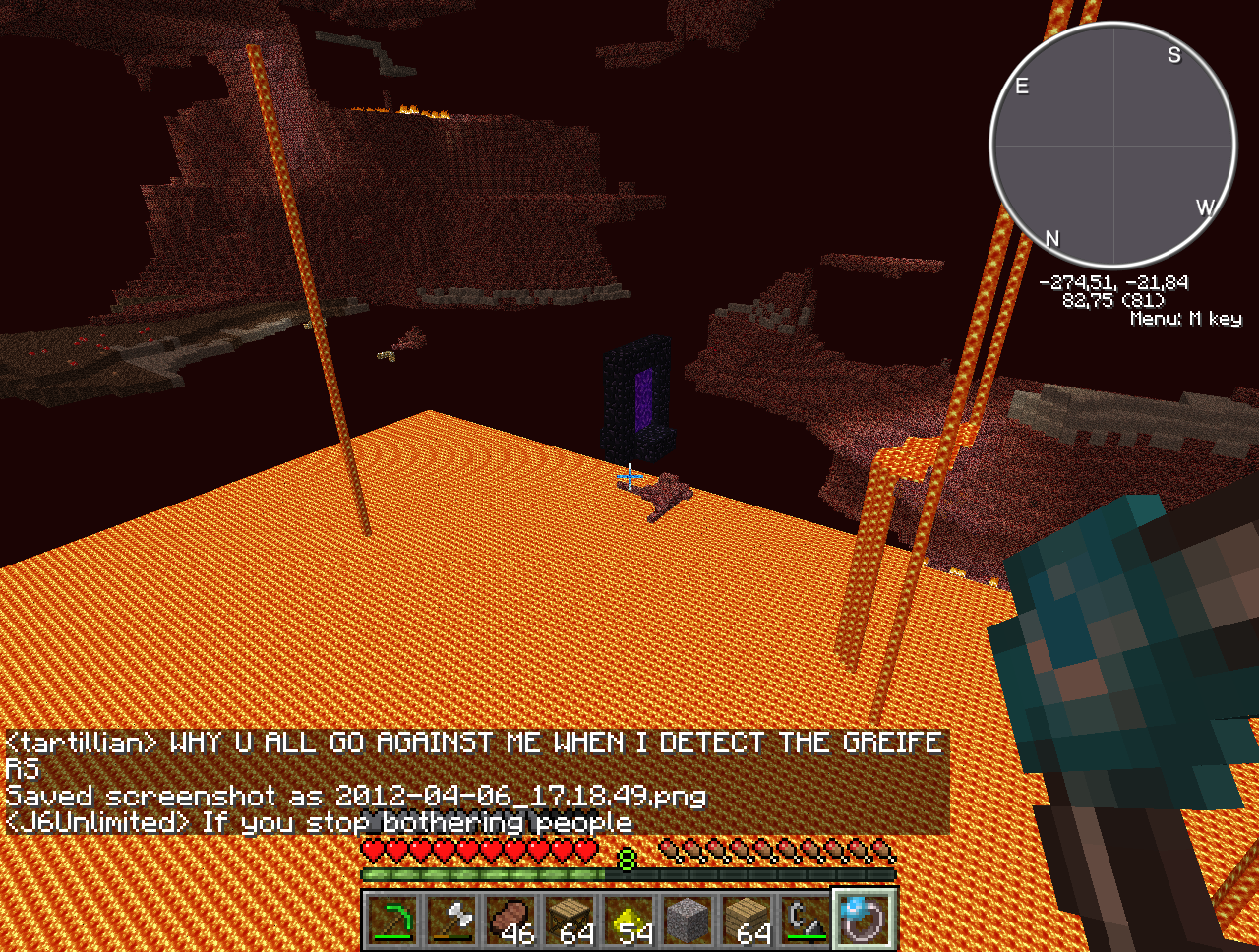The height and width of the screenshot is (952, 1259).
Task: Select the green pickaxe hotbar slot
Action: 393,921
